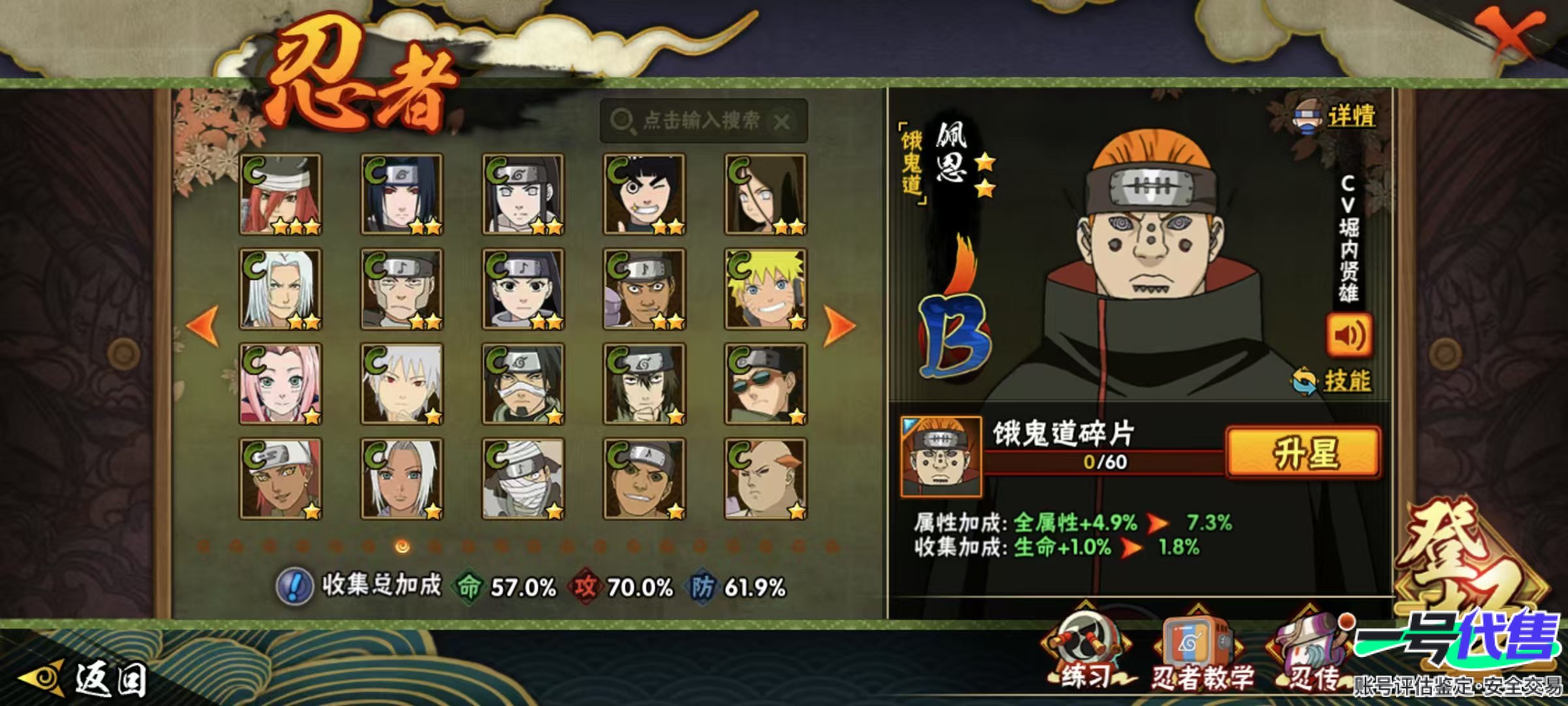This screenshot has height=706, width=1568.
Task: Select the pink-haired Sakura portrait
Action: [x=280, y=384]
